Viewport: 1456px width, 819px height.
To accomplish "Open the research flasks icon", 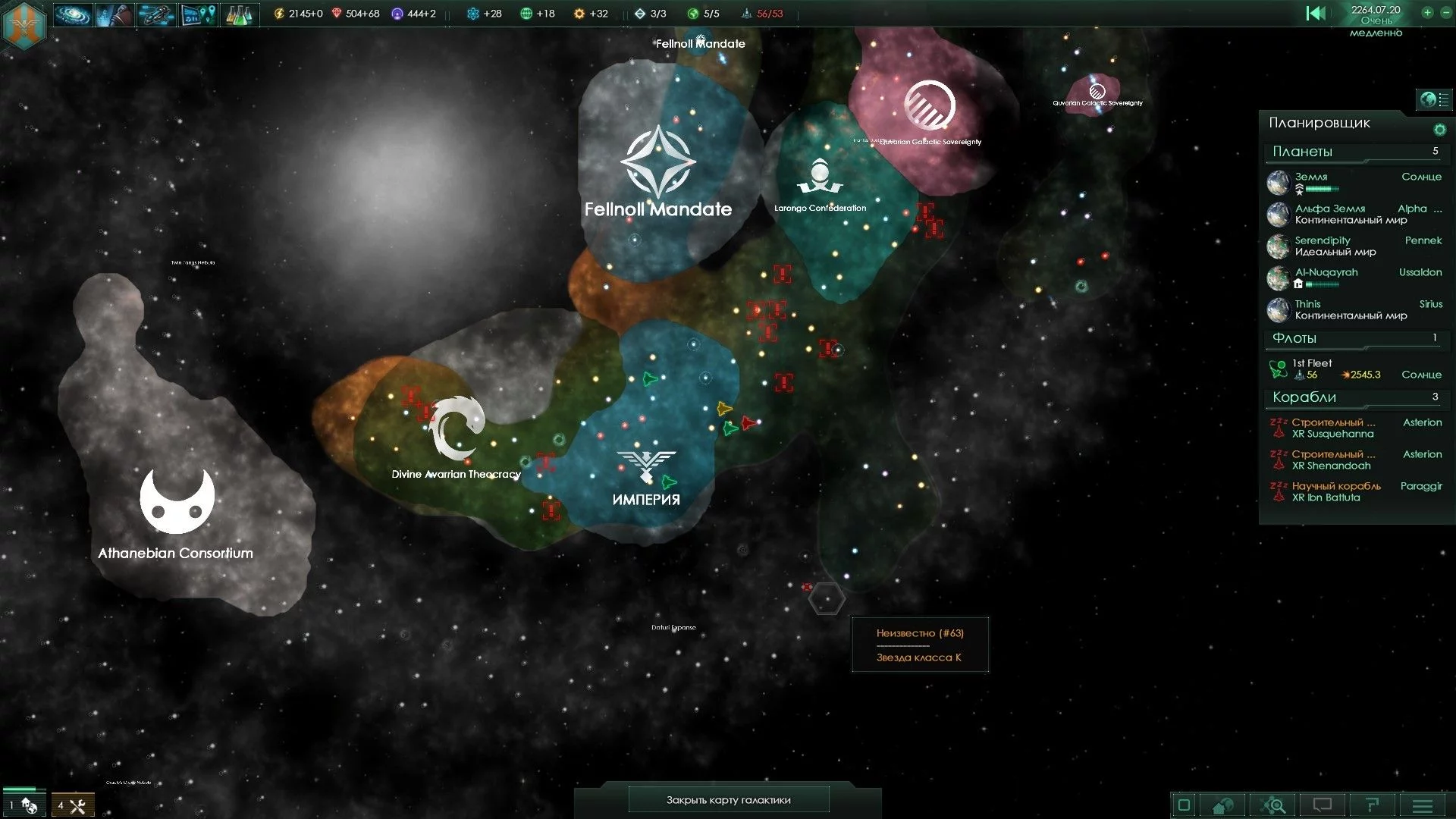I will 240,14.
